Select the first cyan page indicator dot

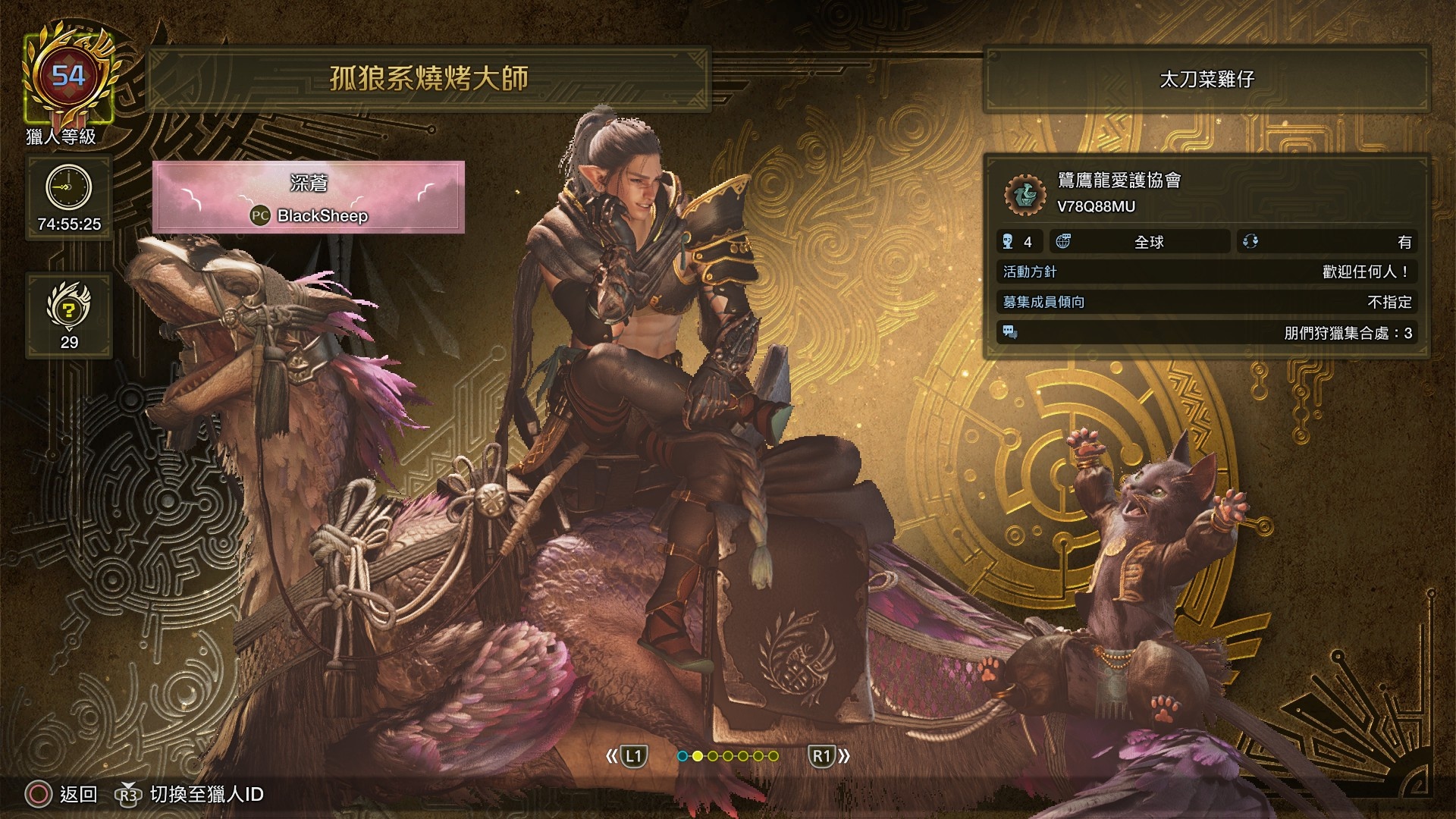tap(682, 756)
